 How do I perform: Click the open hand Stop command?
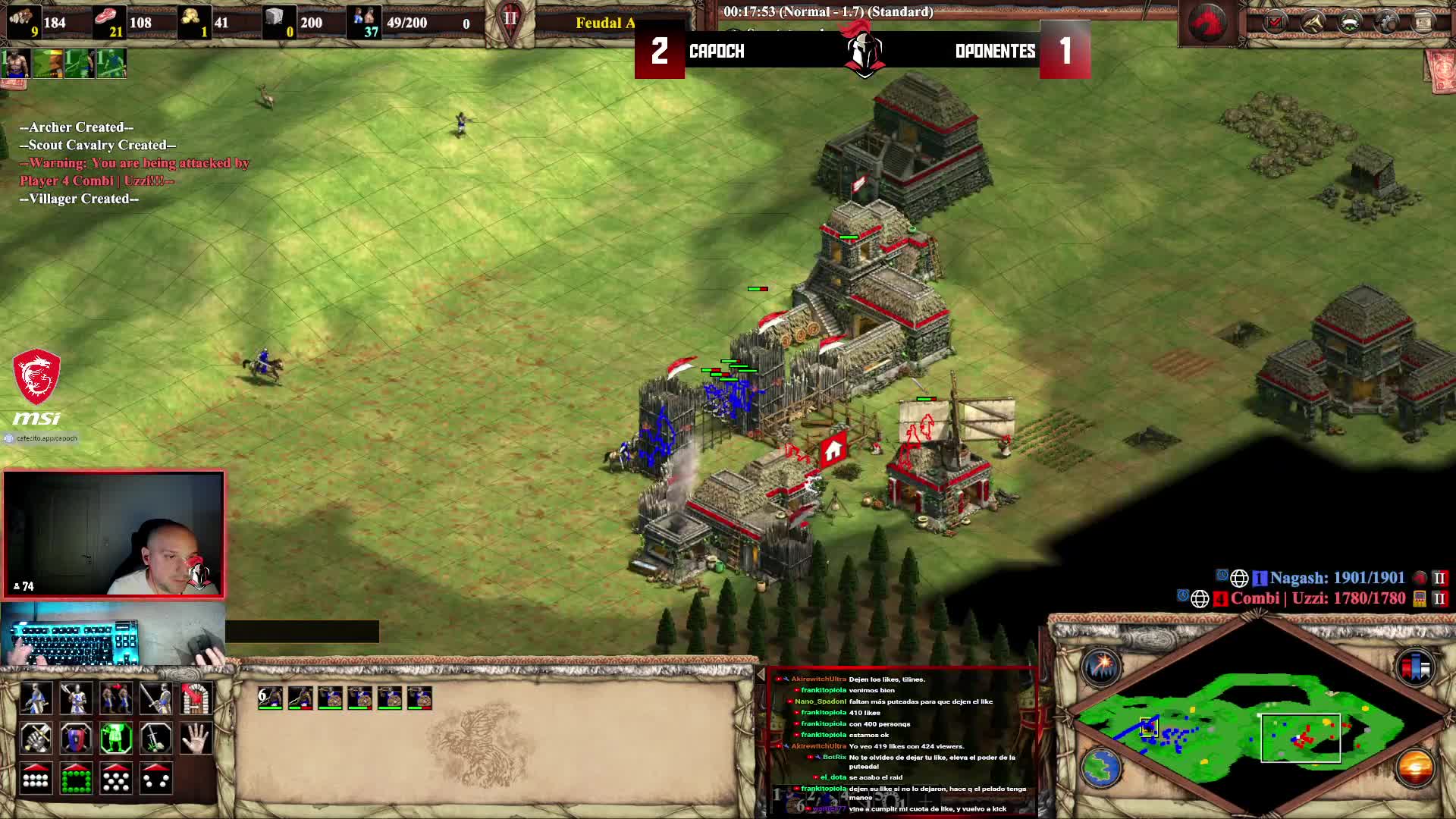tap(196, 738)
